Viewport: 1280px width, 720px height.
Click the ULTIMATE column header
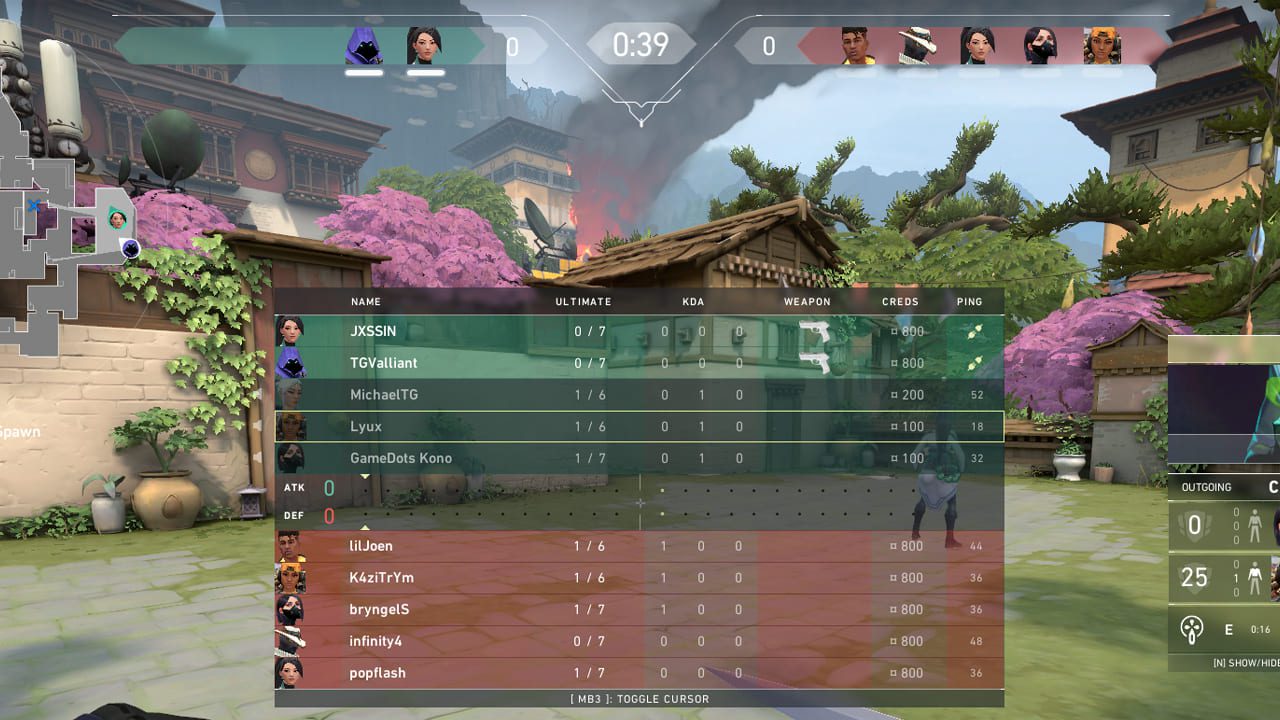click(x=582, y=301)
